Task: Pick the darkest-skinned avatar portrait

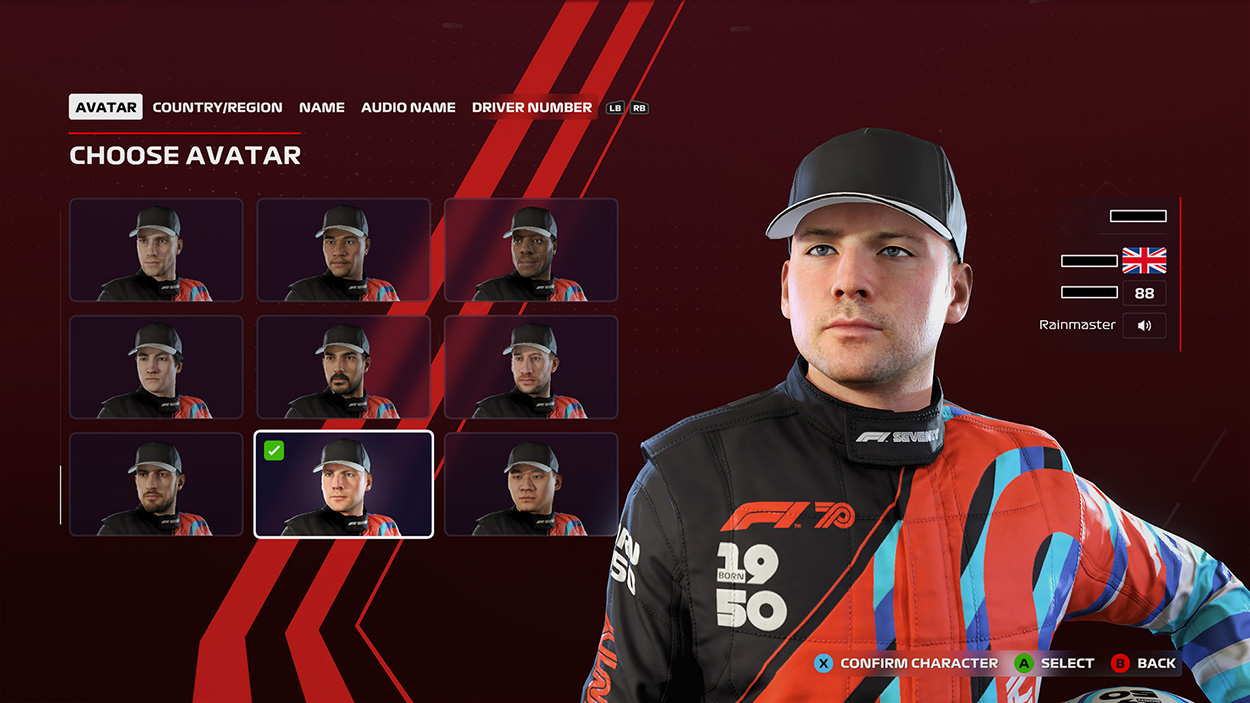Action: click(531, 250)
